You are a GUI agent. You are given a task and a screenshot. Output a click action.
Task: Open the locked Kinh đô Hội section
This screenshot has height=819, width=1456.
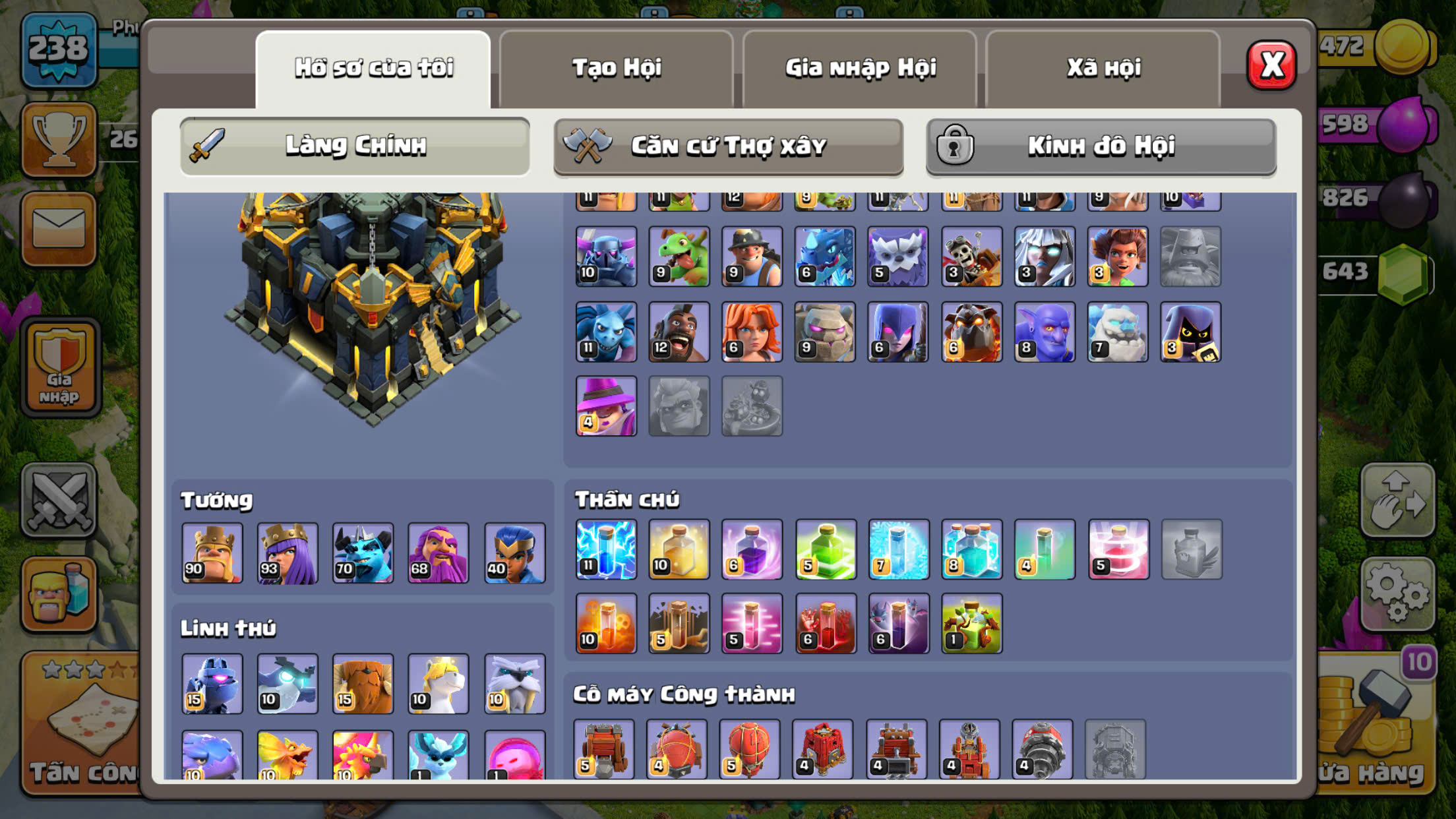(x=1101, y=146)
